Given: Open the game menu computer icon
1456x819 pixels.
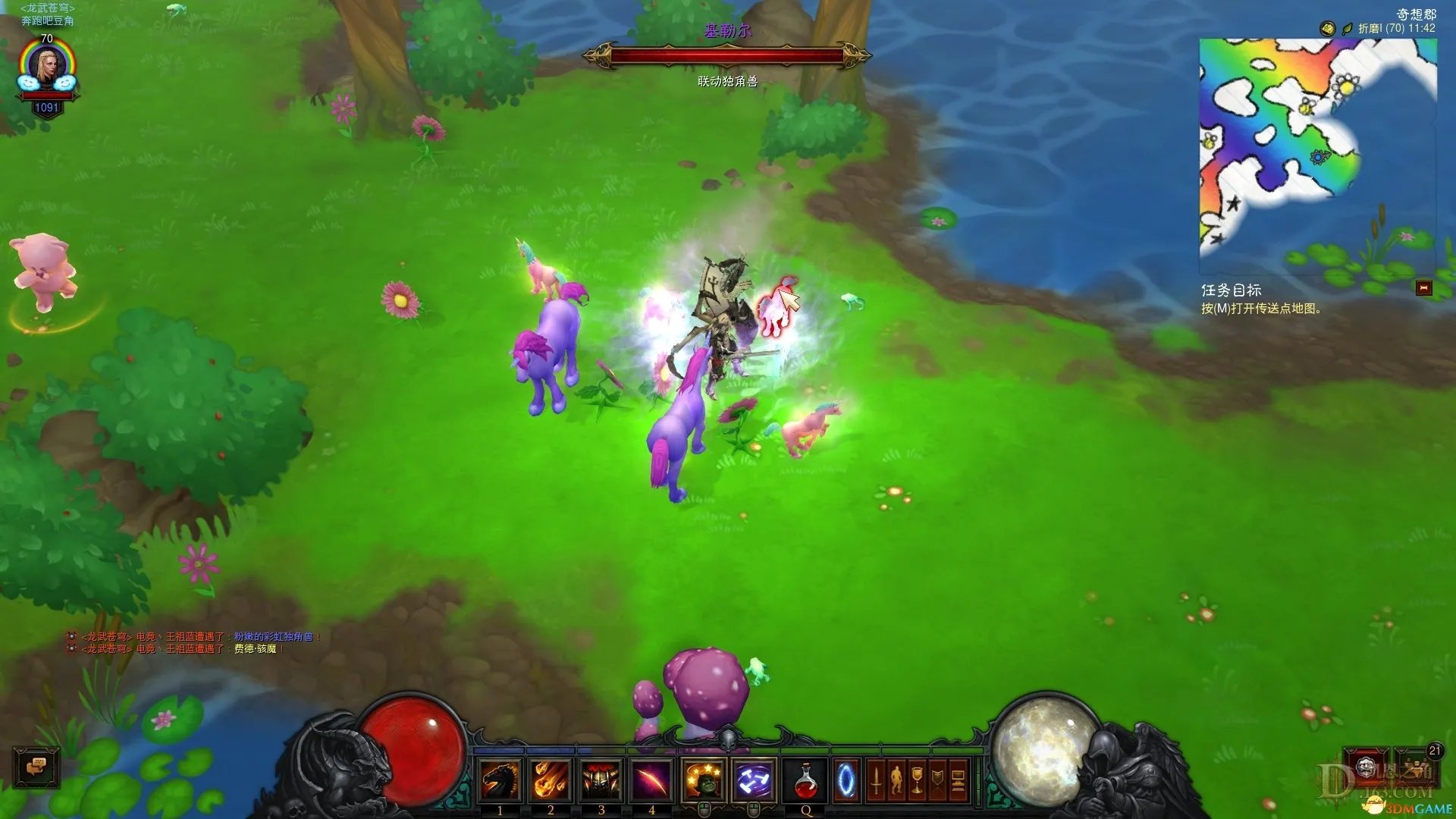Looking at the screenshot, I should 958,780.
